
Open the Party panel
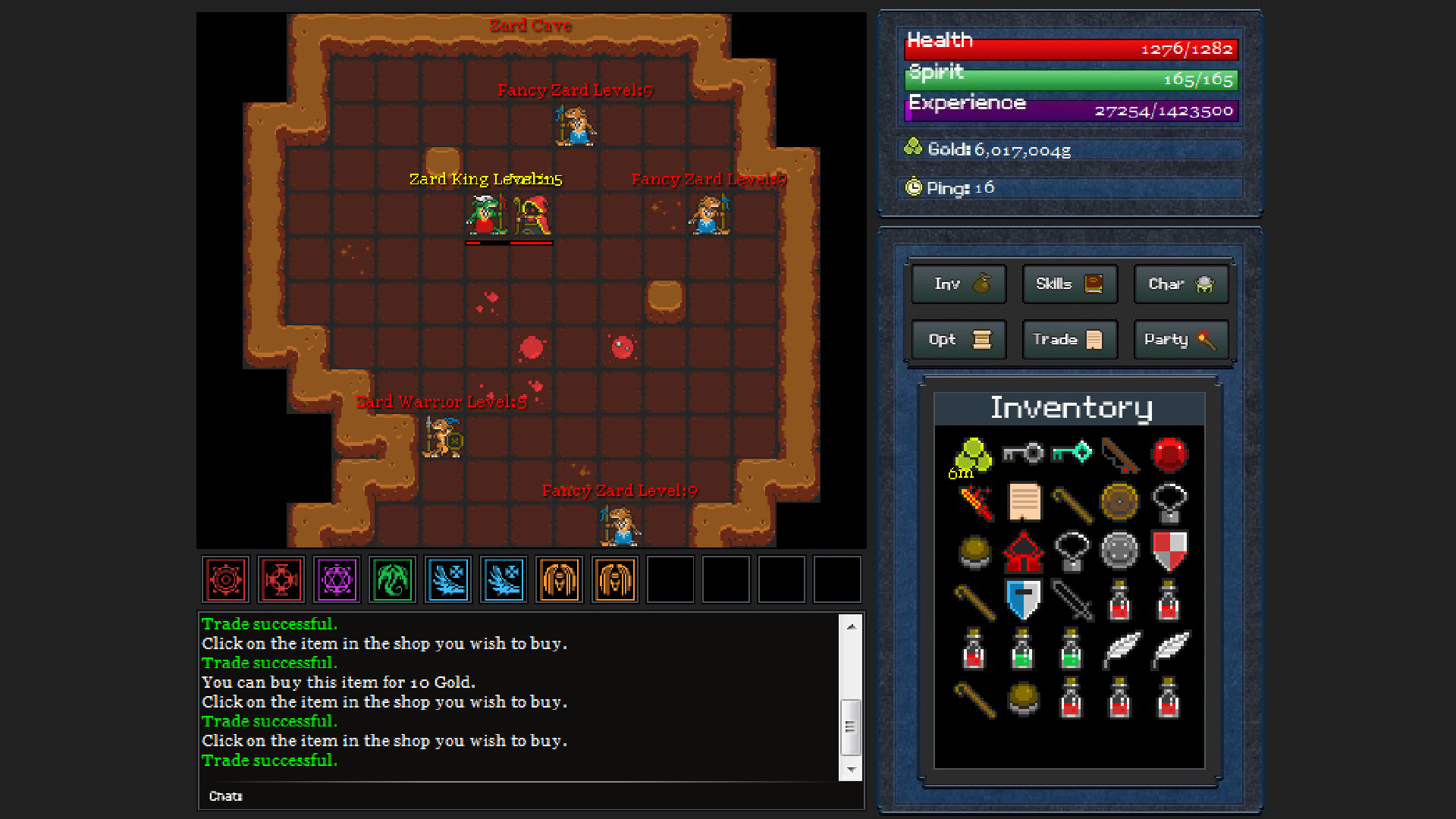pos(1180,340)
